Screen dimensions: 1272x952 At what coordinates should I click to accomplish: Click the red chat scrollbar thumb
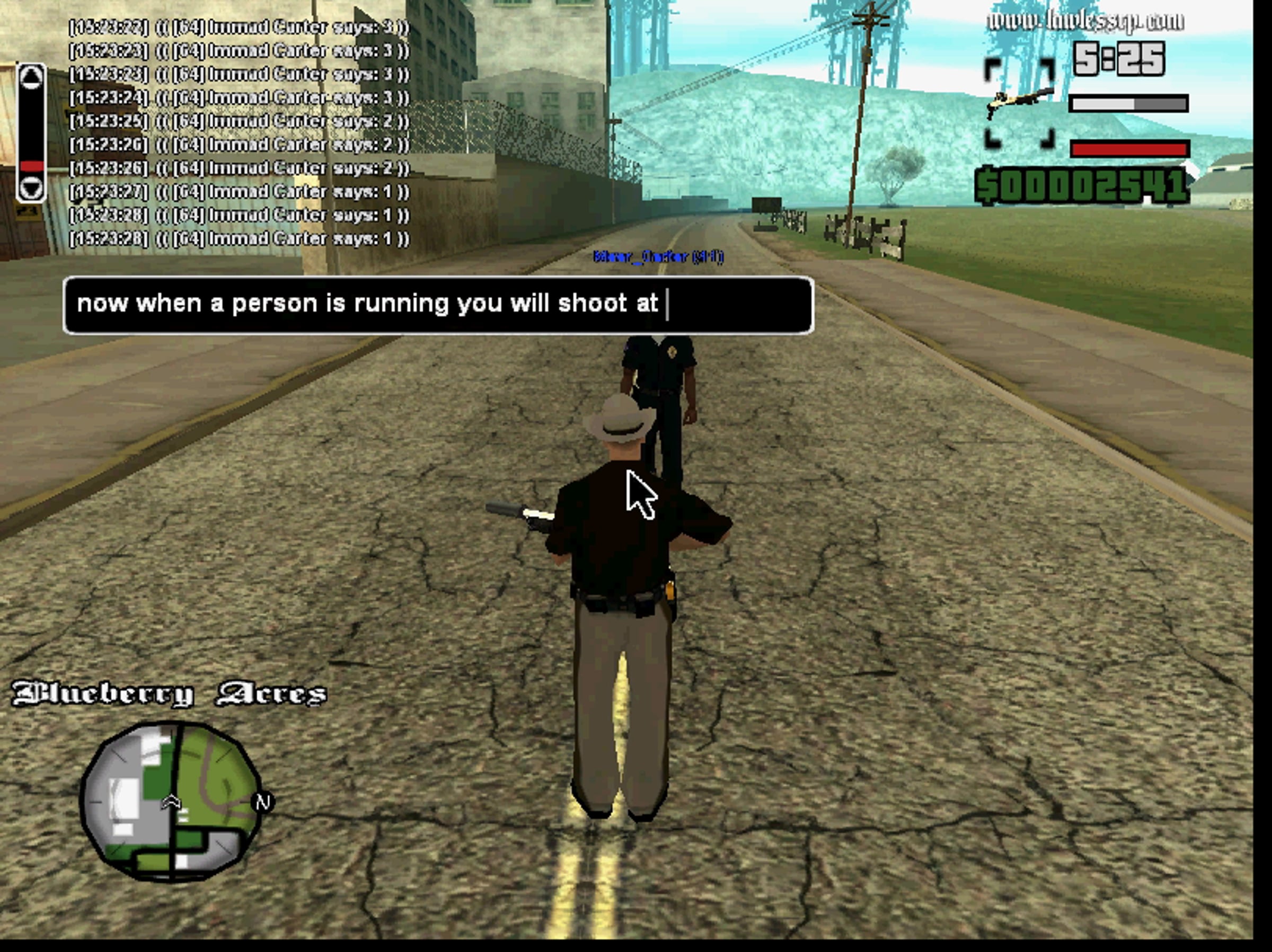(x=32, y=166)
